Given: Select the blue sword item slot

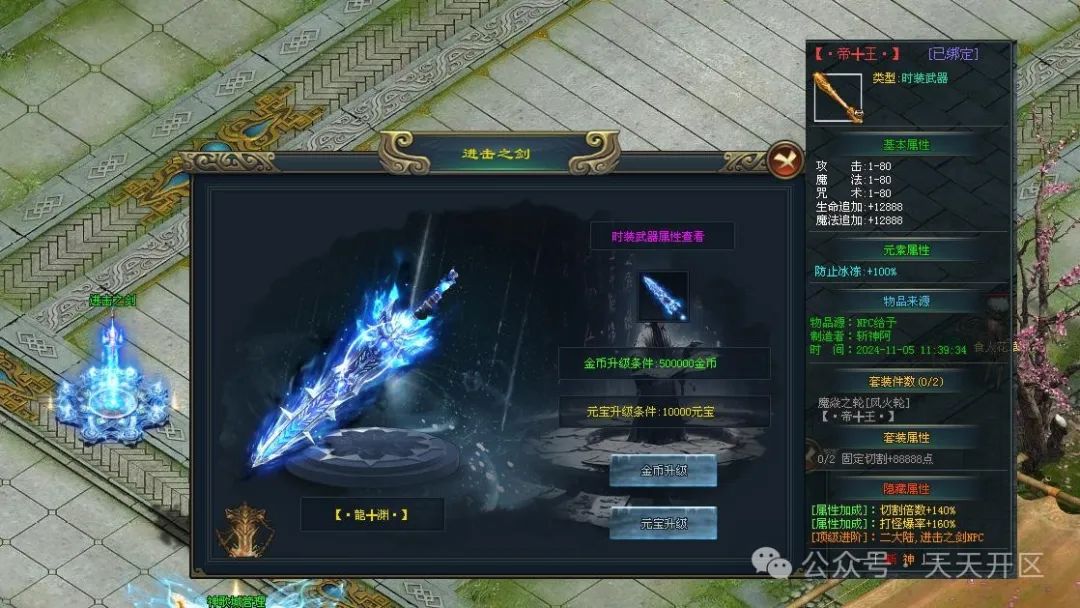Looking at the screenshot, I should point(663,297).
